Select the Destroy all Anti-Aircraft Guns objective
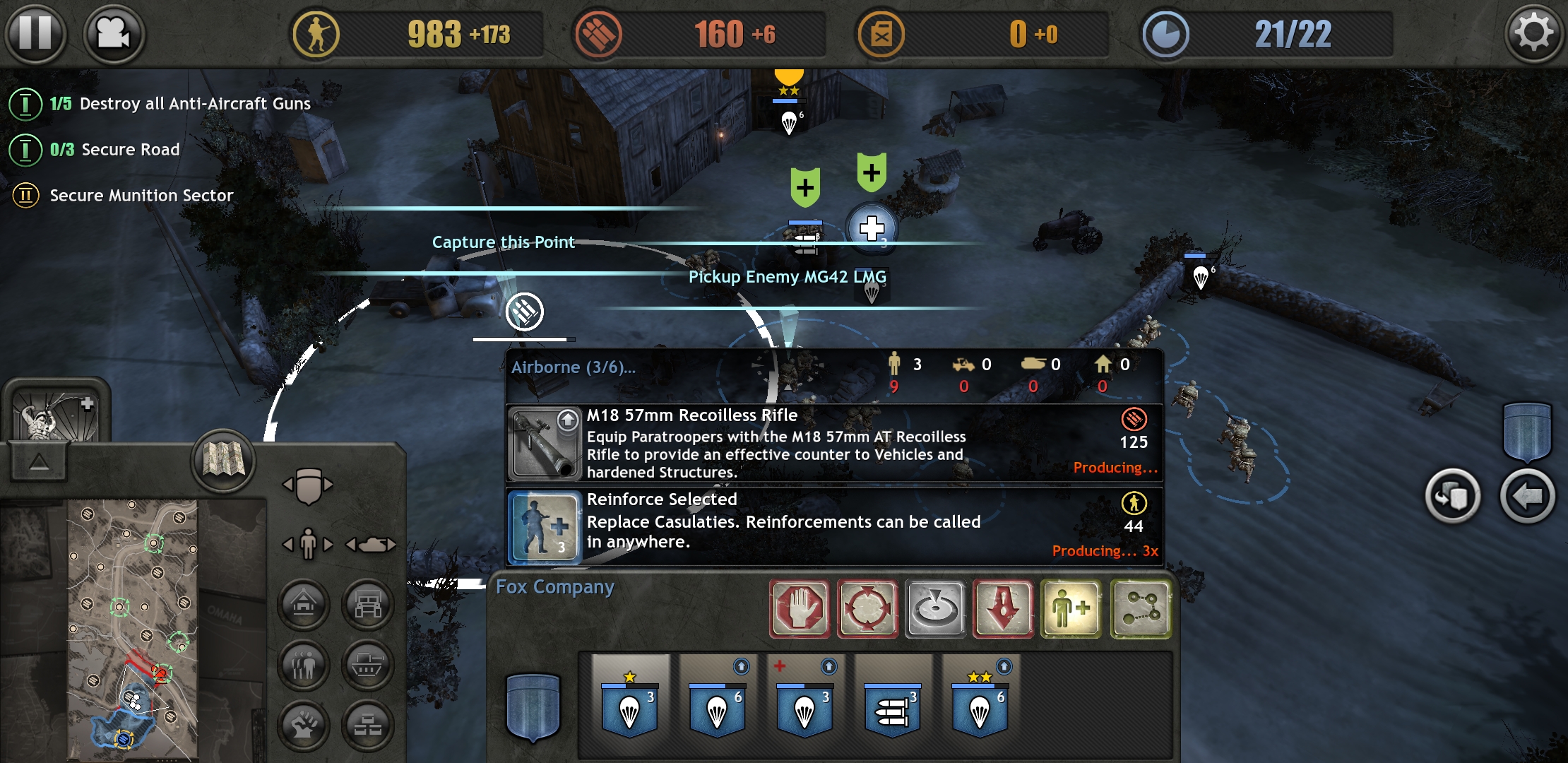 (181, 104)
